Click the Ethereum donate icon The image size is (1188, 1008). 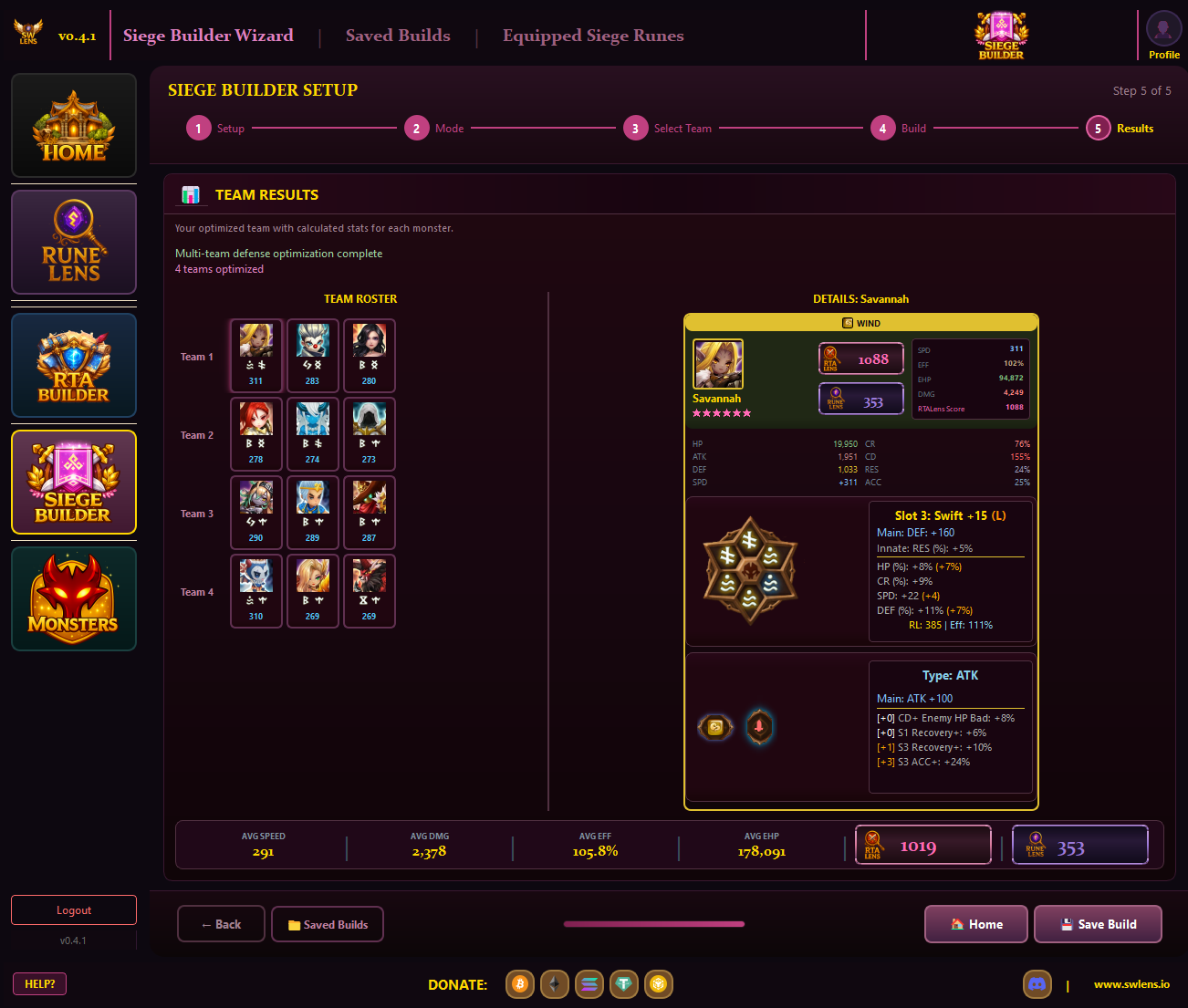tap(554, 984)
